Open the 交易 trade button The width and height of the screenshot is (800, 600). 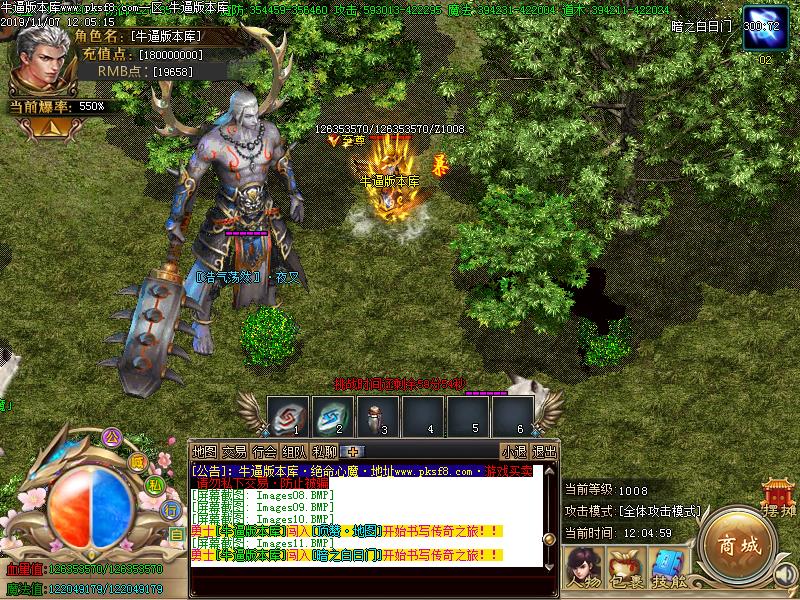pyautogui.click(x=234, y=451)
